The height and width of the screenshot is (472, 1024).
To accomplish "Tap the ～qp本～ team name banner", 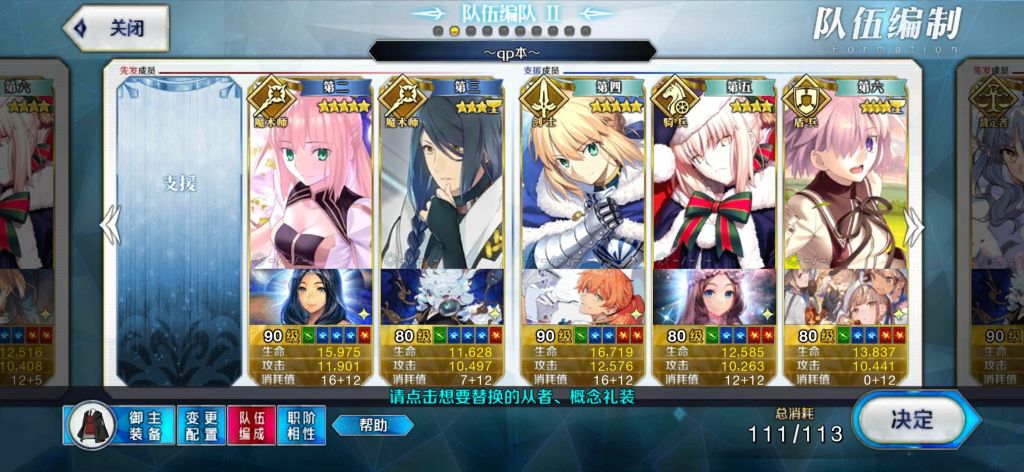I will [512, 51].
